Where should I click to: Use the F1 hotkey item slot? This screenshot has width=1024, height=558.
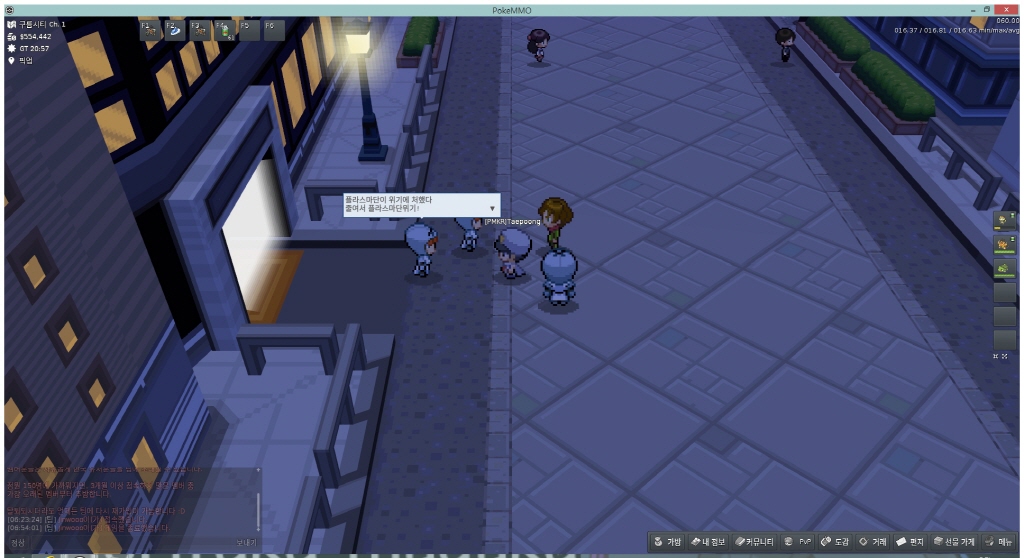click(x=150, y=30)
